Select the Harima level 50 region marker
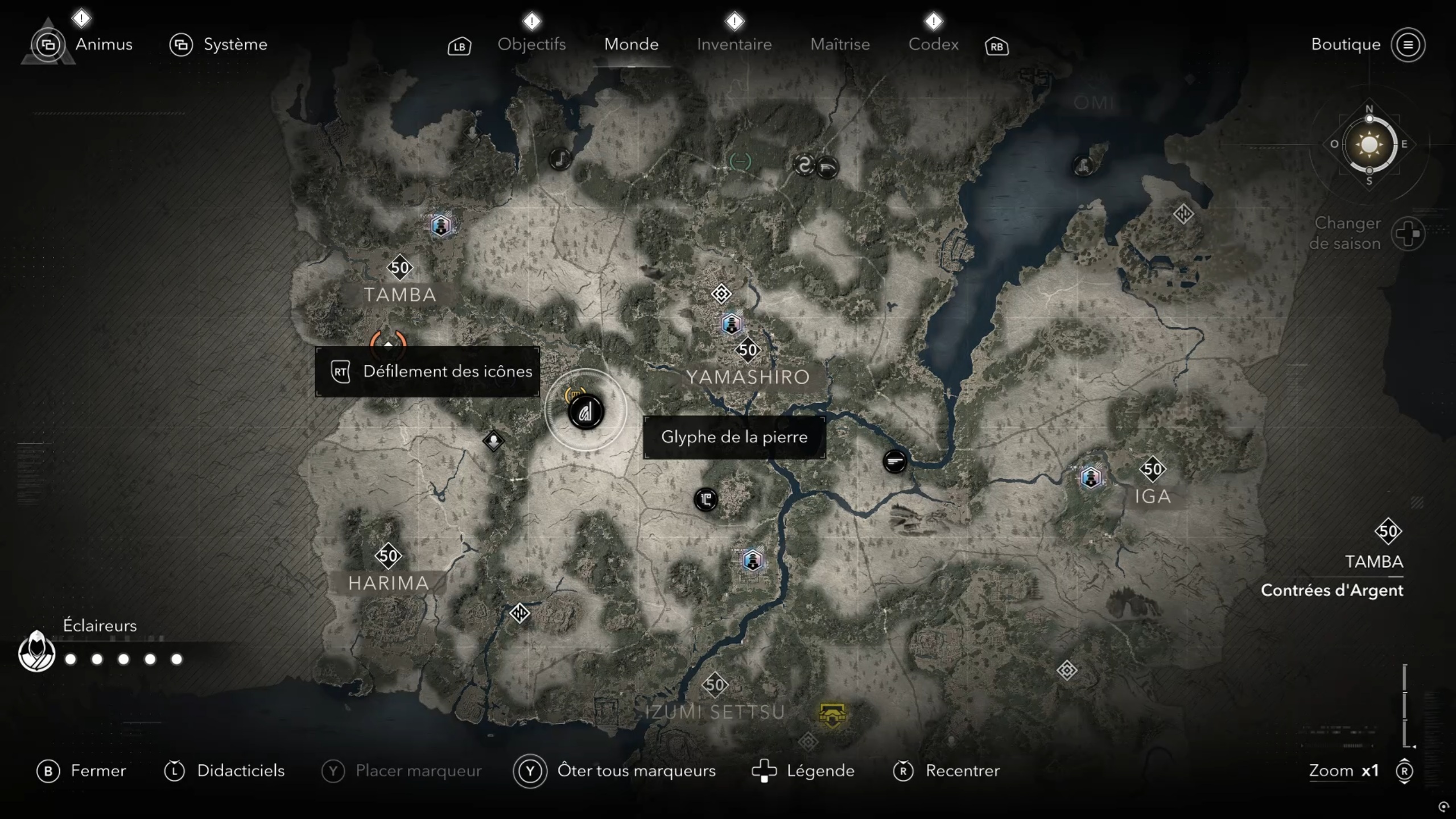This screenshot has height=819, width=1456. point(389,555)
